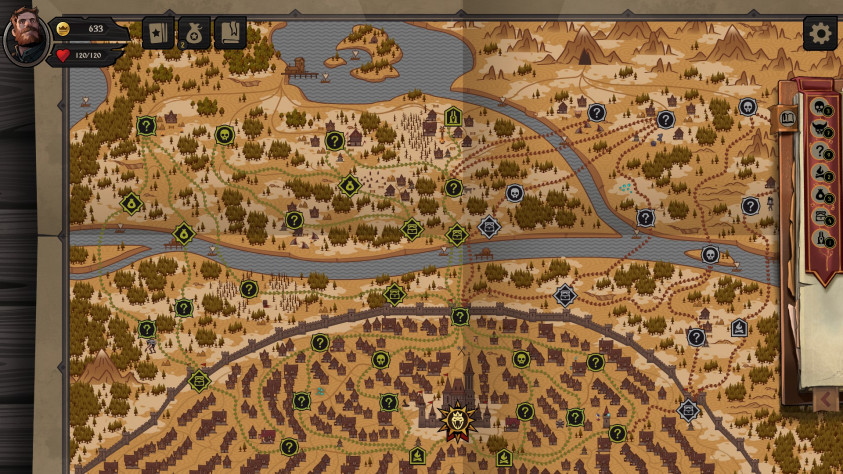Select the bearded hero portrait
The width and height of the screenshot is (843, 474).
pyautogui.click(x=24, y=34)
